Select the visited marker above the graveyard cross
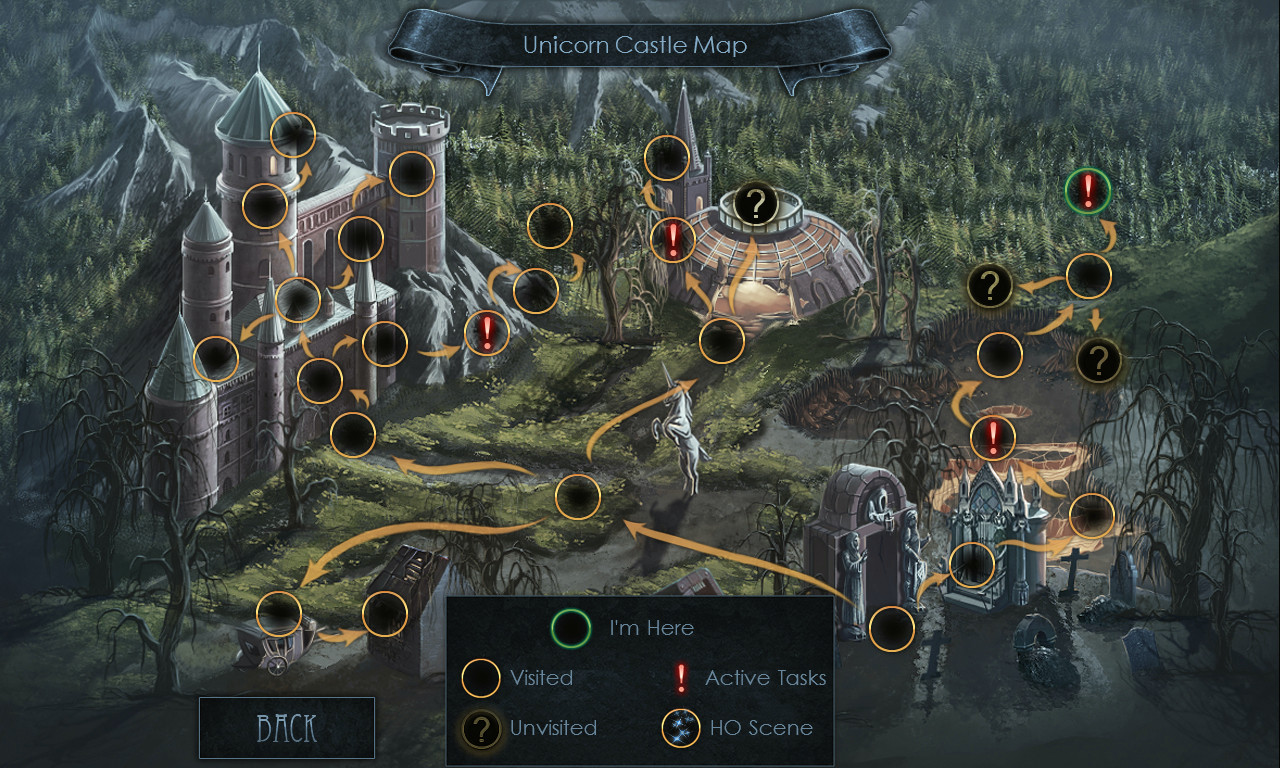Viewport: 1280px width, 768px height. [x=1092, y=516]
